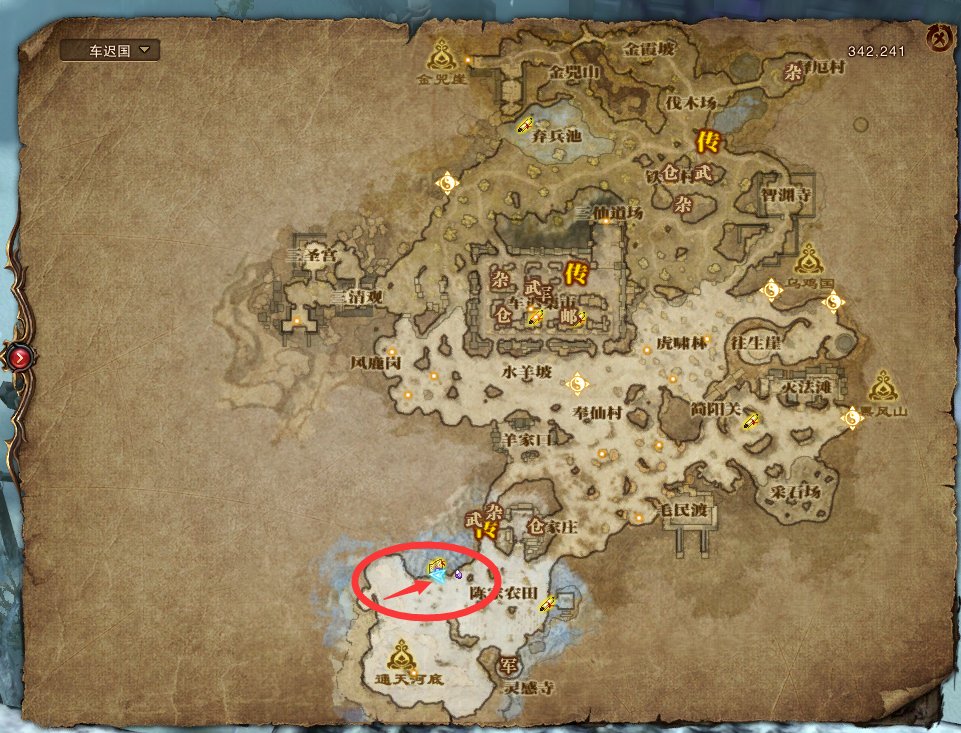
Task: Click the quest scroll marker by 陈家农田
Action: click(x=547, y=602)
